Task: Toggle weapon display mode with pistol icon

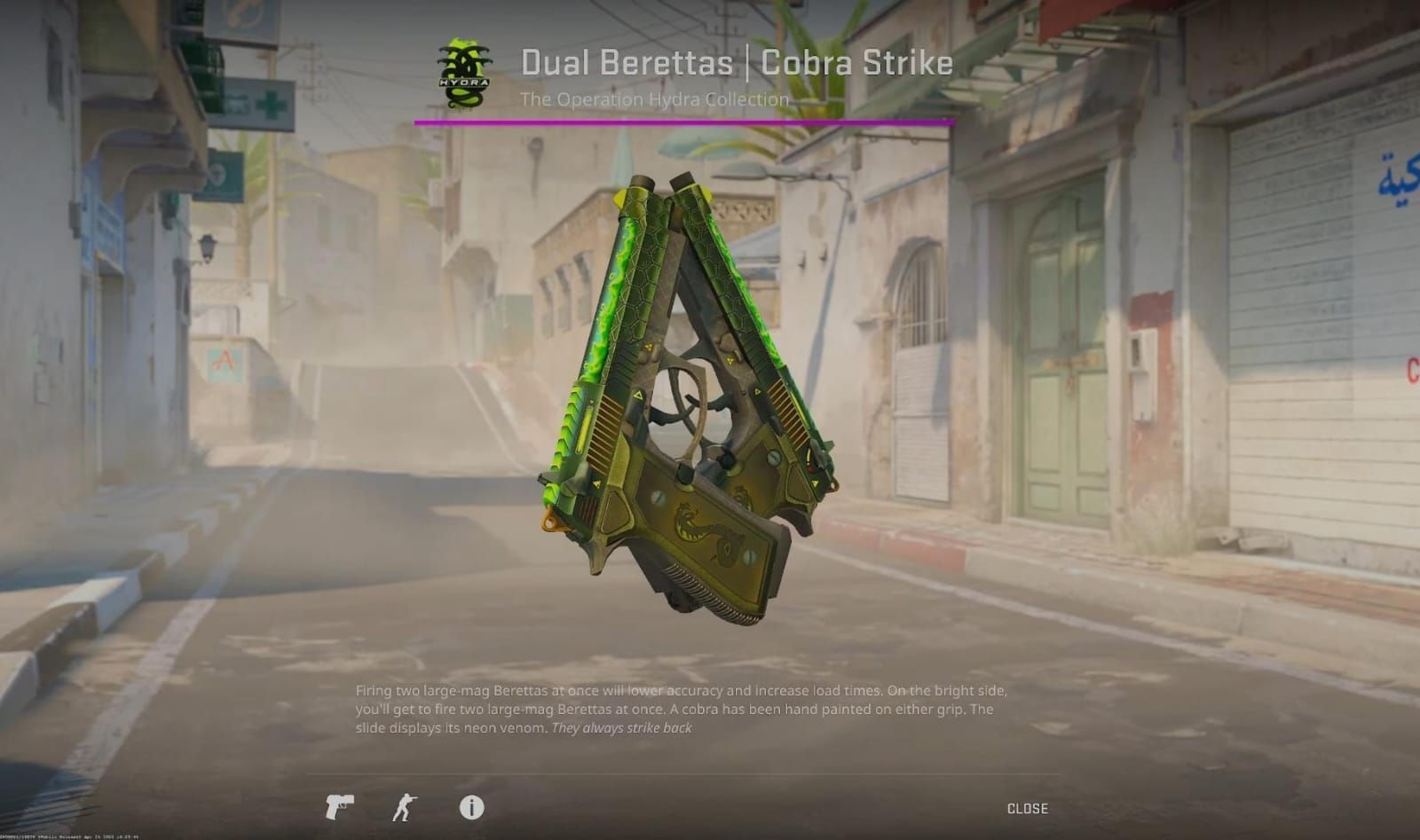Action: pos(340,809)
